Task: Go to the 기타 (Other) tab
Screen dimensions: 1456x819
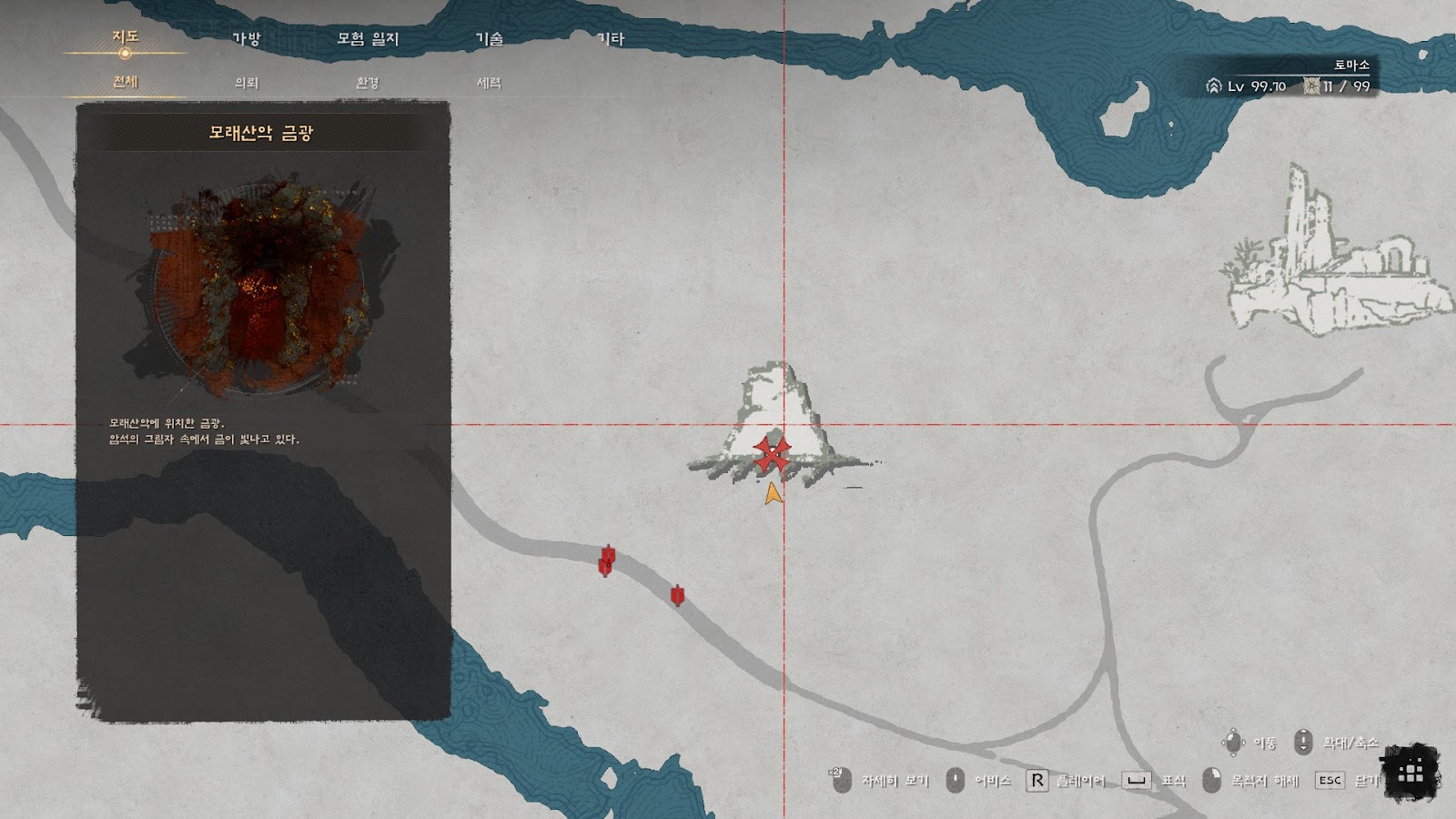Action: [611, 39]
